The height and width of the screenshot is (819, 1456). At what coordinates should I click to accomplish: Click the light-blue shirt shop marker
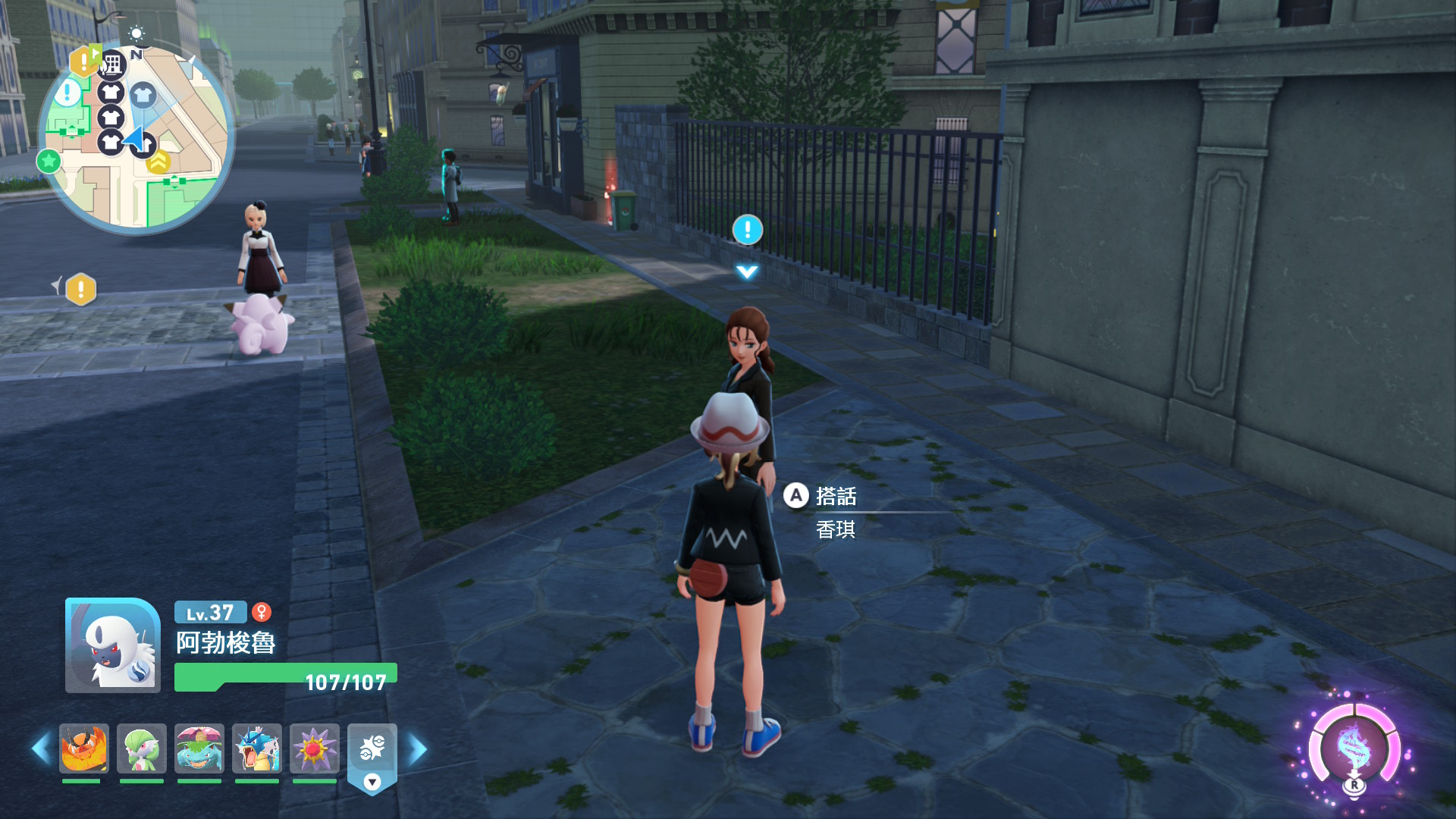point(143,96)
